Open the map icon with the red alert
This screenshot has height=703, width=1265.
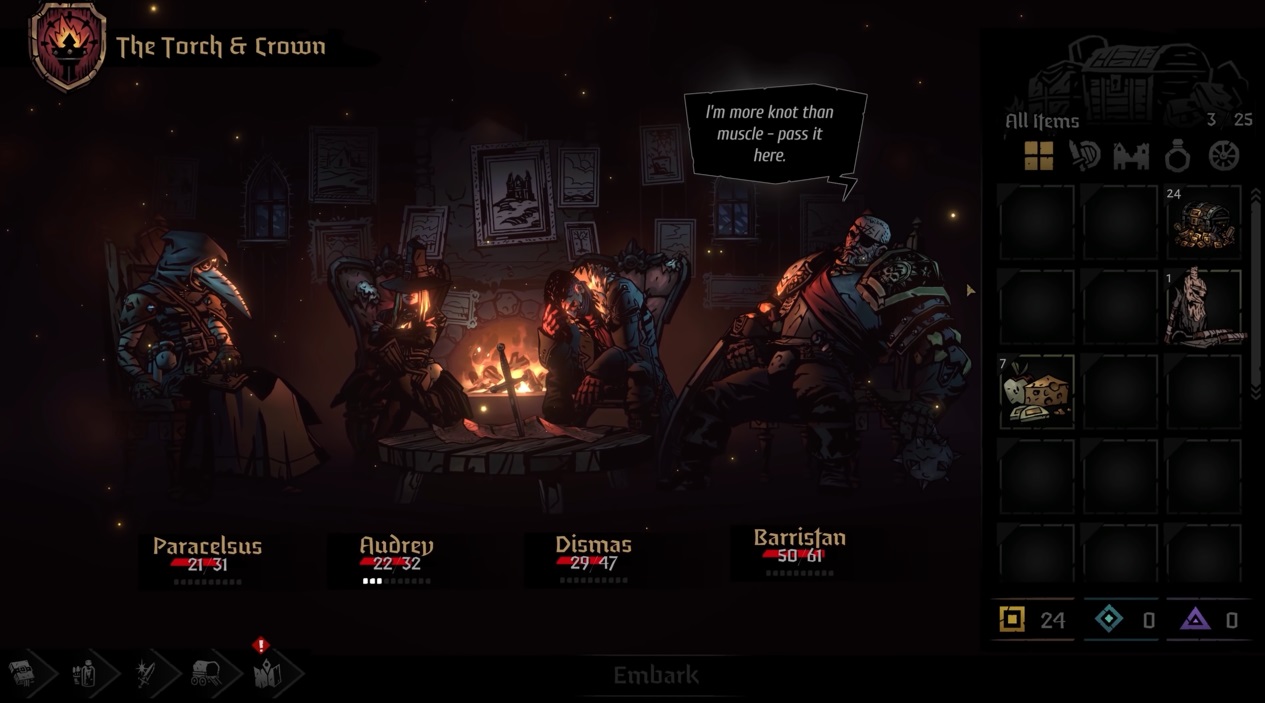tap(267, 675)
